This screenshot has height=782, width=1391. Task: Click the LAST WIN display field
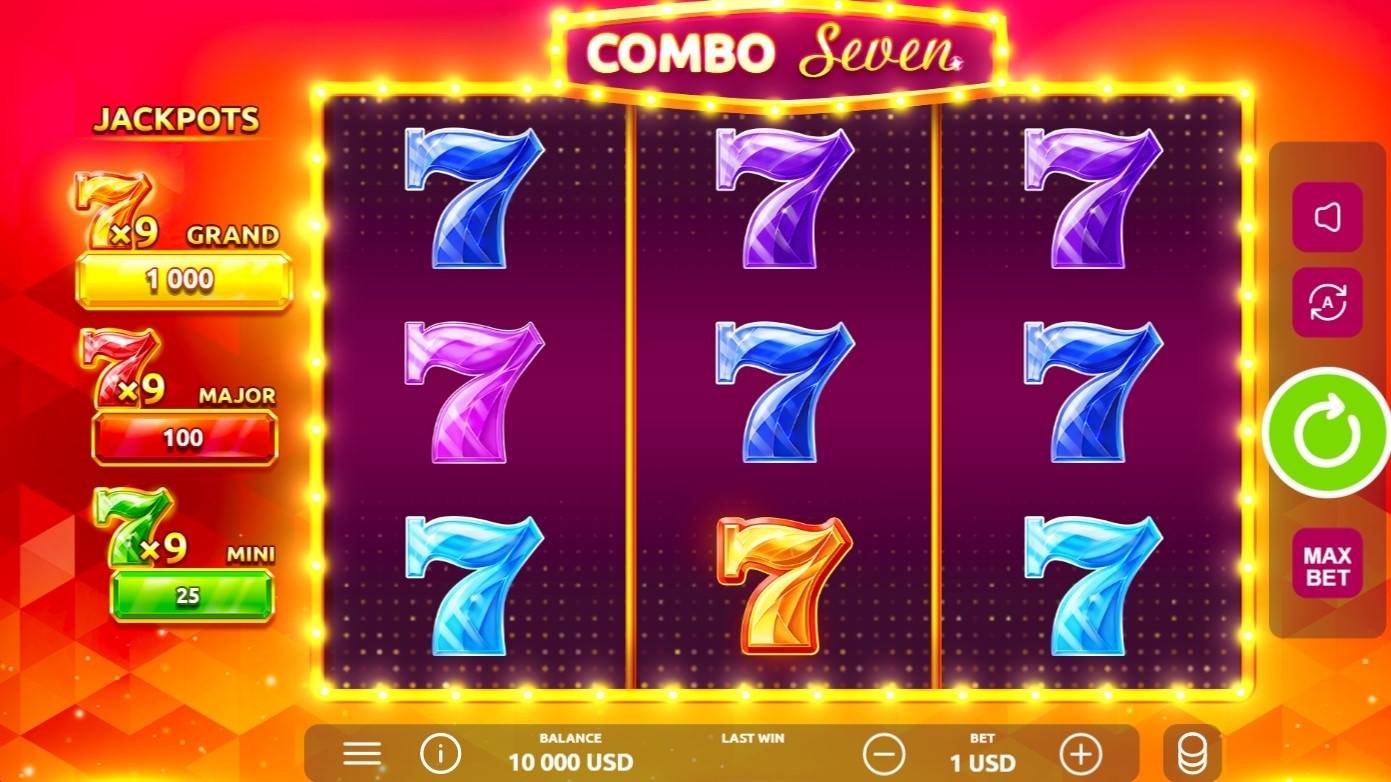753,745
